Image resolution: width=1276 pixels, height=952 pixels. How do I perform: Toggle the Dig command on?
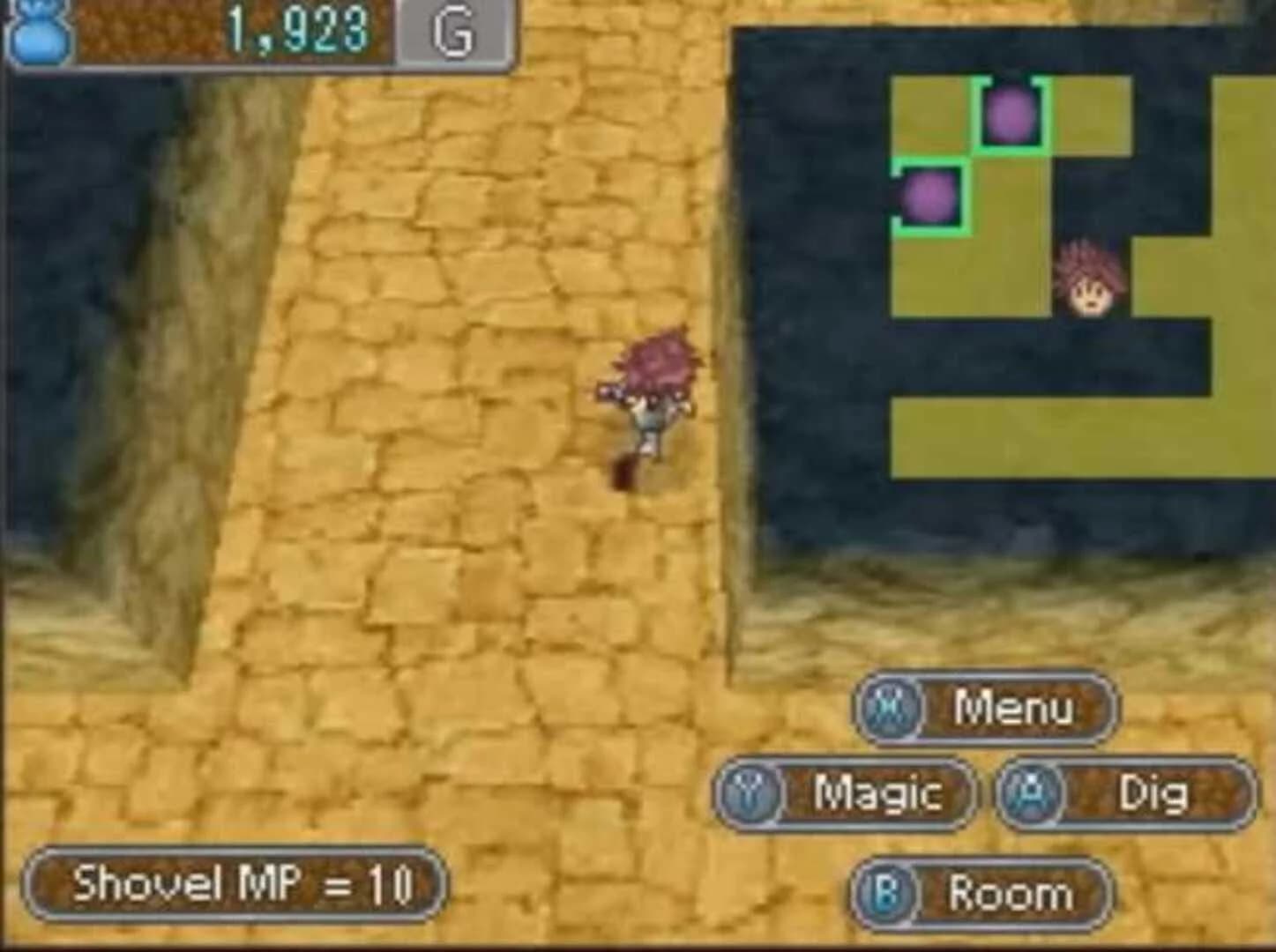1153,794
